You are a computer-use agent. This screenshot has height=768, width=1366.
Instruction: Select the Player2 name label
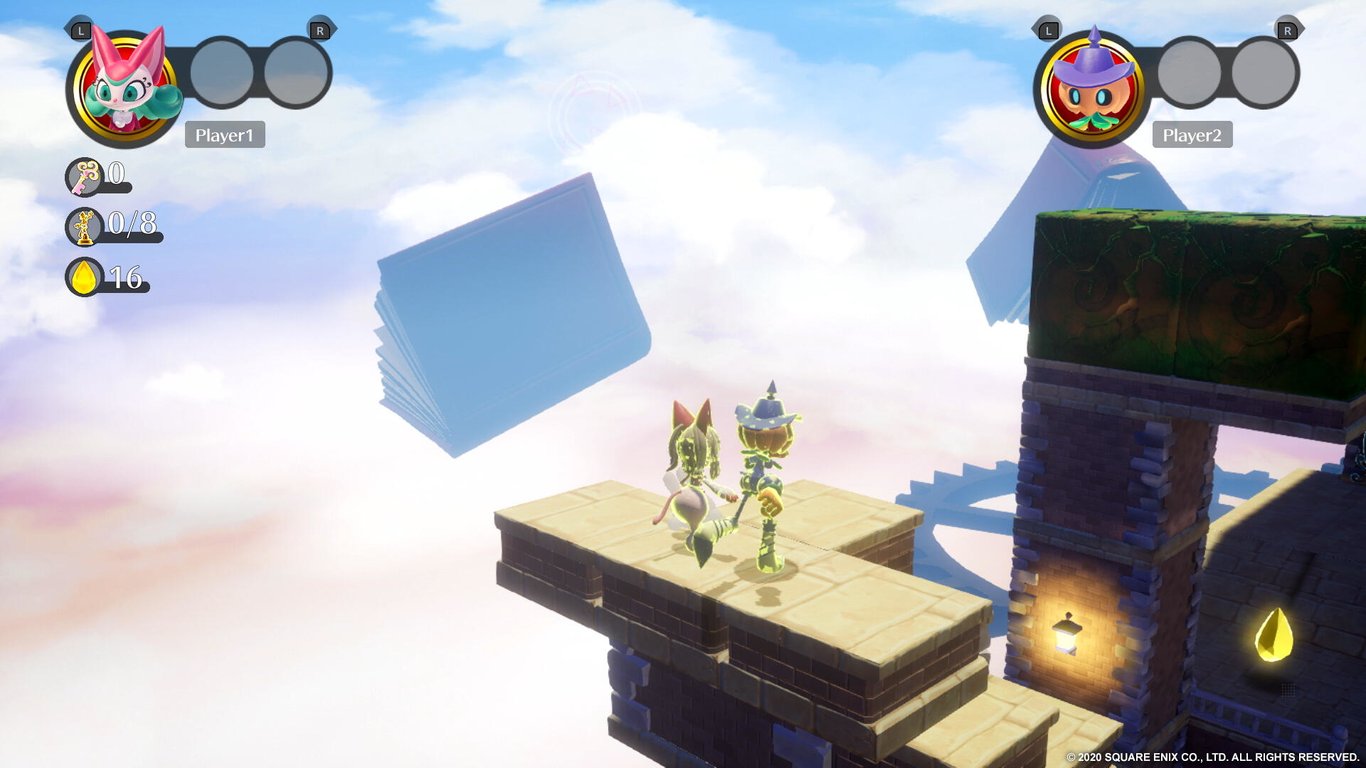[x=1193, y=135]
